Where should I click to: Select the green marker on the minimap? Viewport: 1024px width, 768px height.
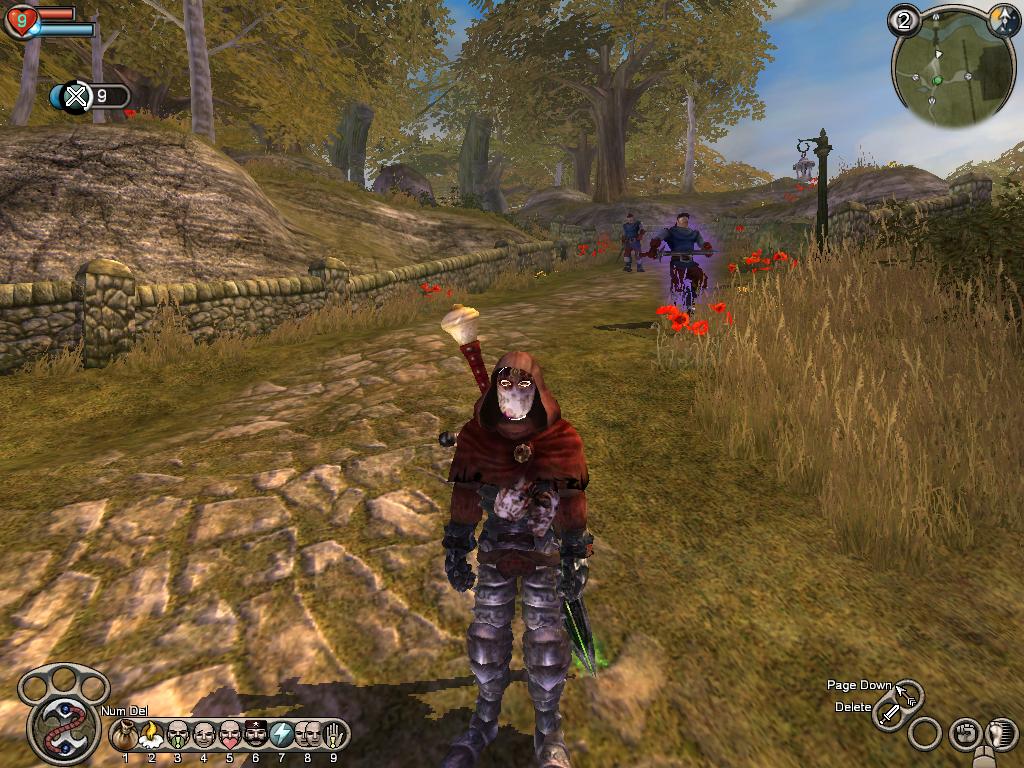(938, 80)
